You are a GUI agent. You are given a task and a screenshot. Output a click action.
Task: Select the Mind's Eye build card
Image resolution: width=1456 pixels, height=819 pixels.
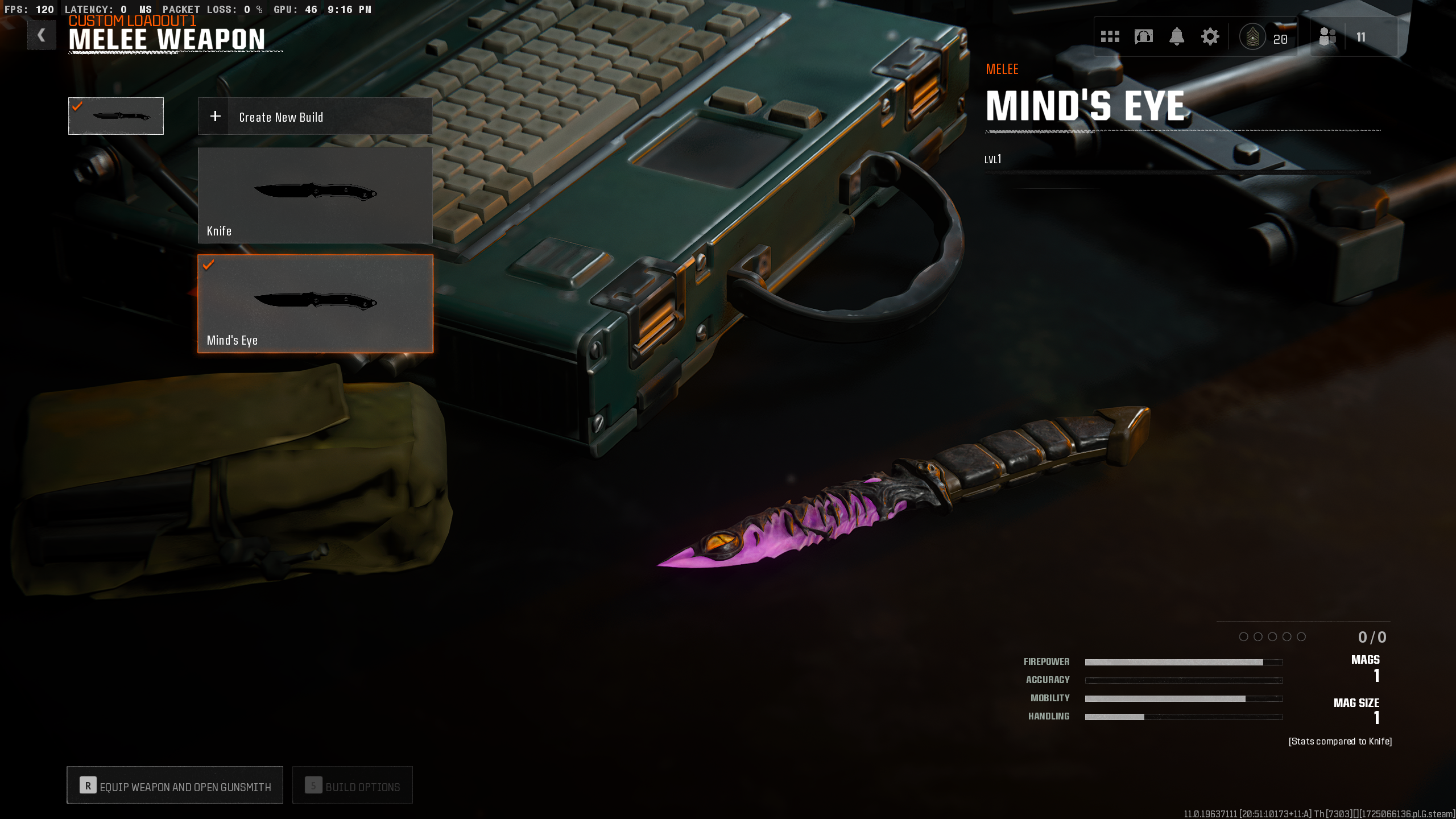coord(315,304)
